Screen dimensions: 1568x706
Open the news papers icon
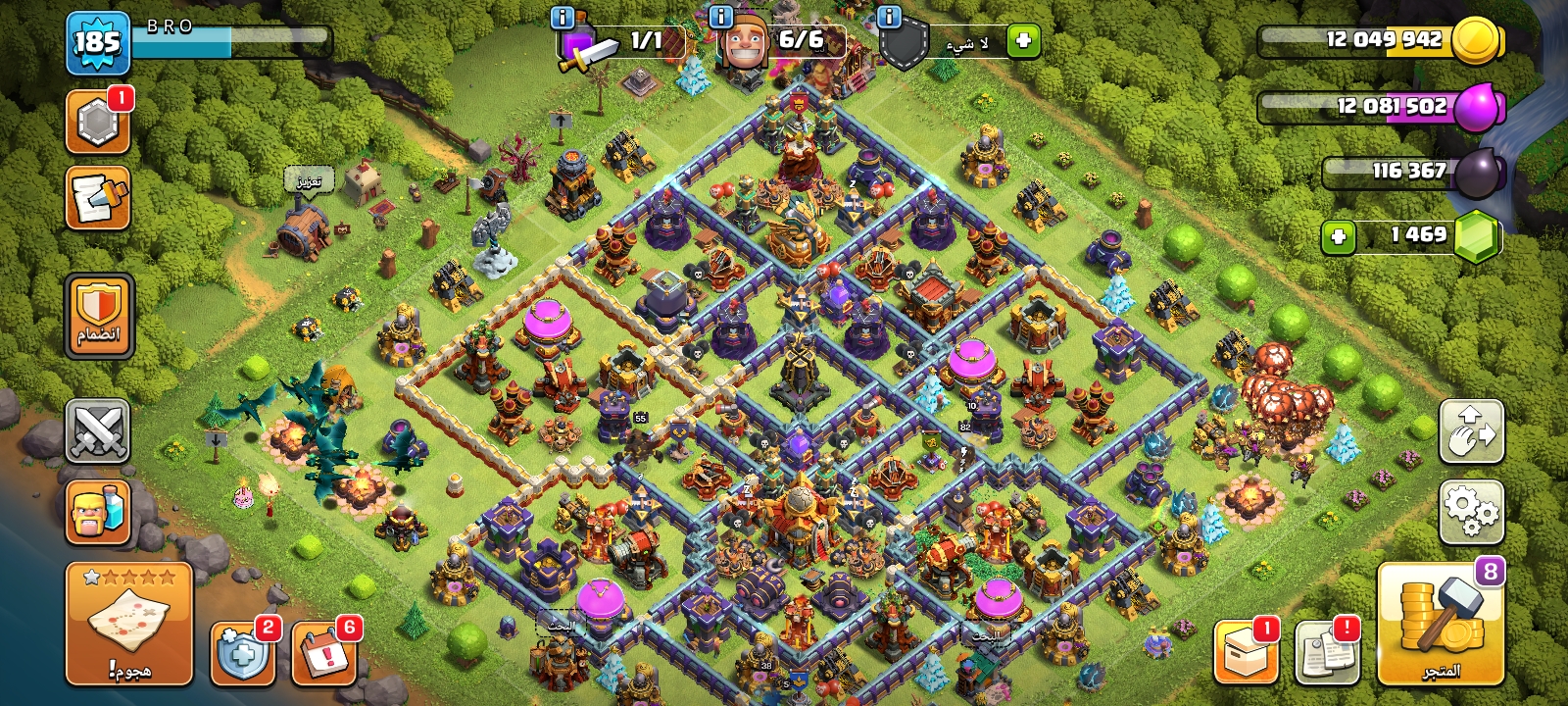click(1327, 651)
